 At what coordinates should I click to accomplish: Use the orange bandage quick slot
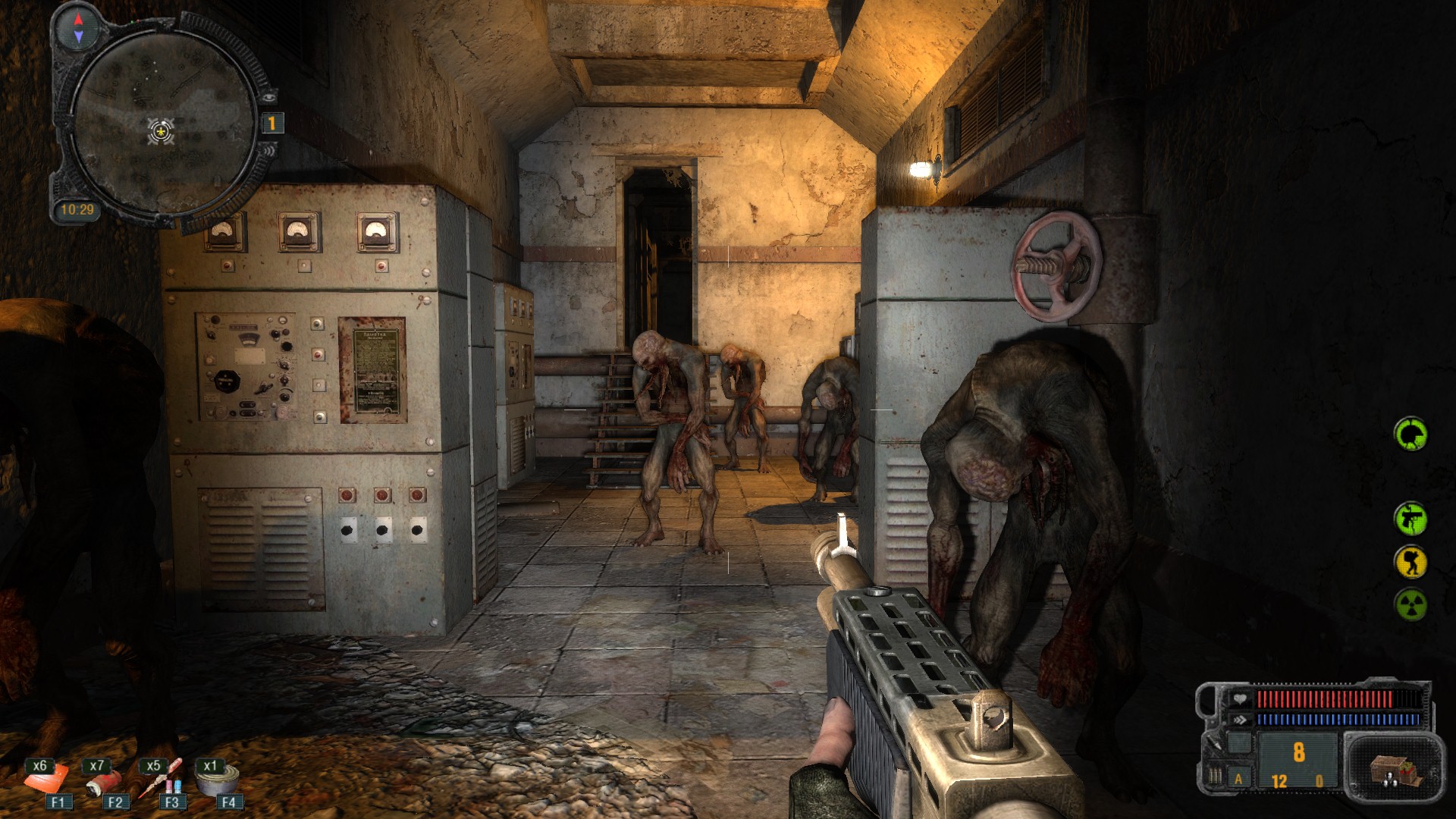(x=47, y=779)
